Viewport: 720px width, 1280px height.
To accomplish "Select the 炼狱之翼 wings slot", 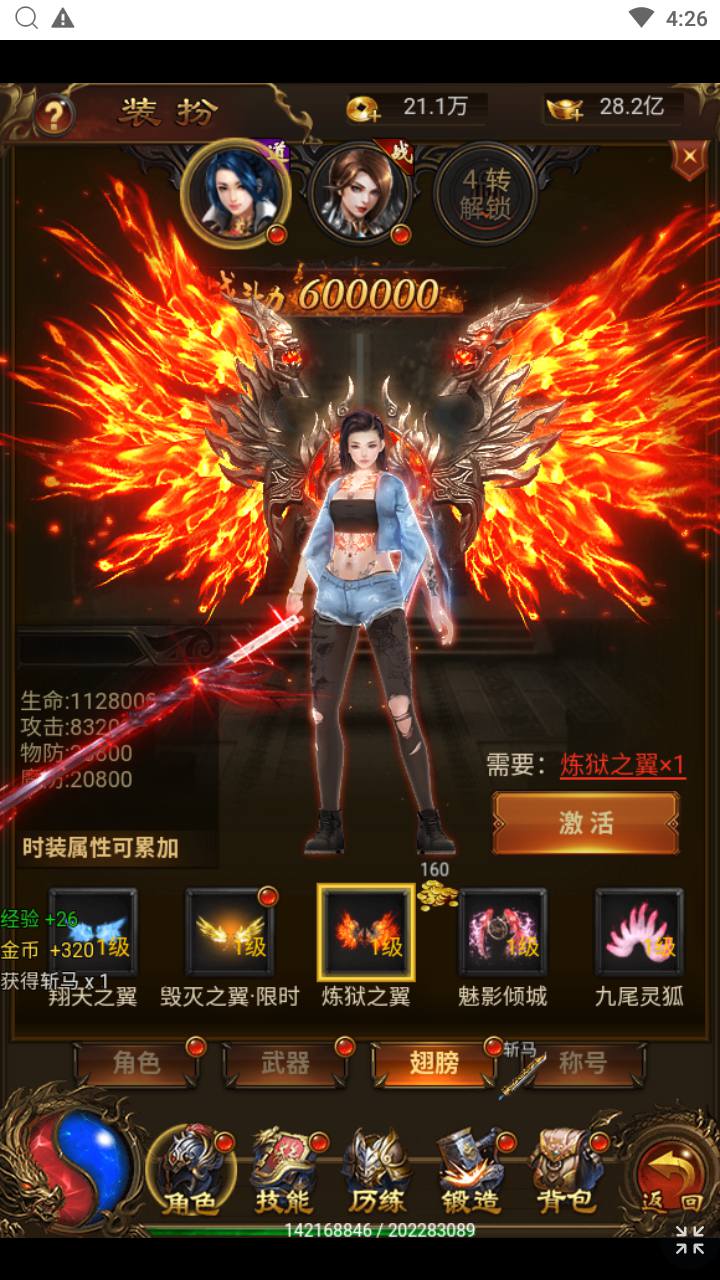I will 366,932.
